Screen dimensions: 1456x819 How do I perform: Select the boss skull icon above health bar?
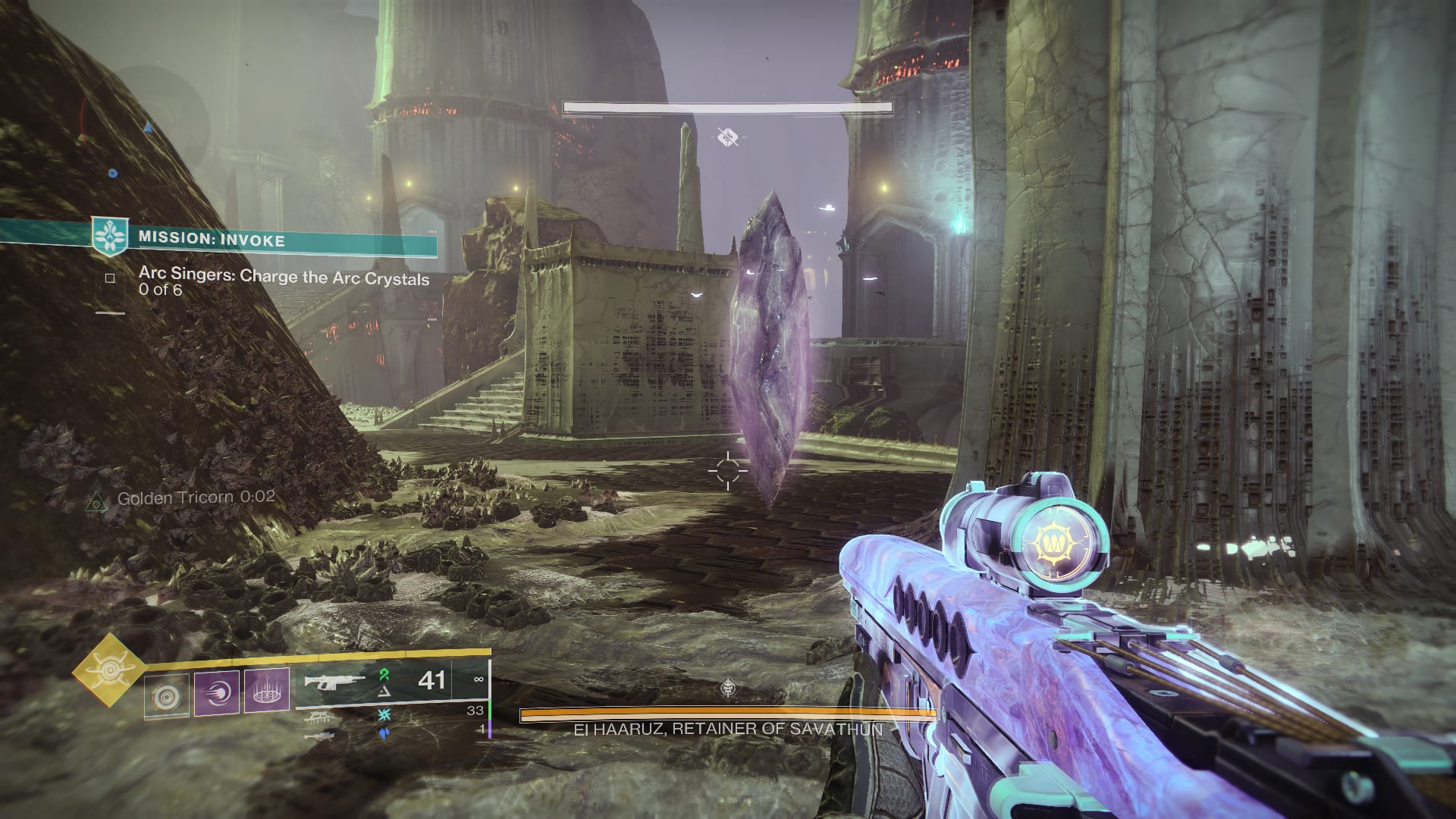(728, 689)
